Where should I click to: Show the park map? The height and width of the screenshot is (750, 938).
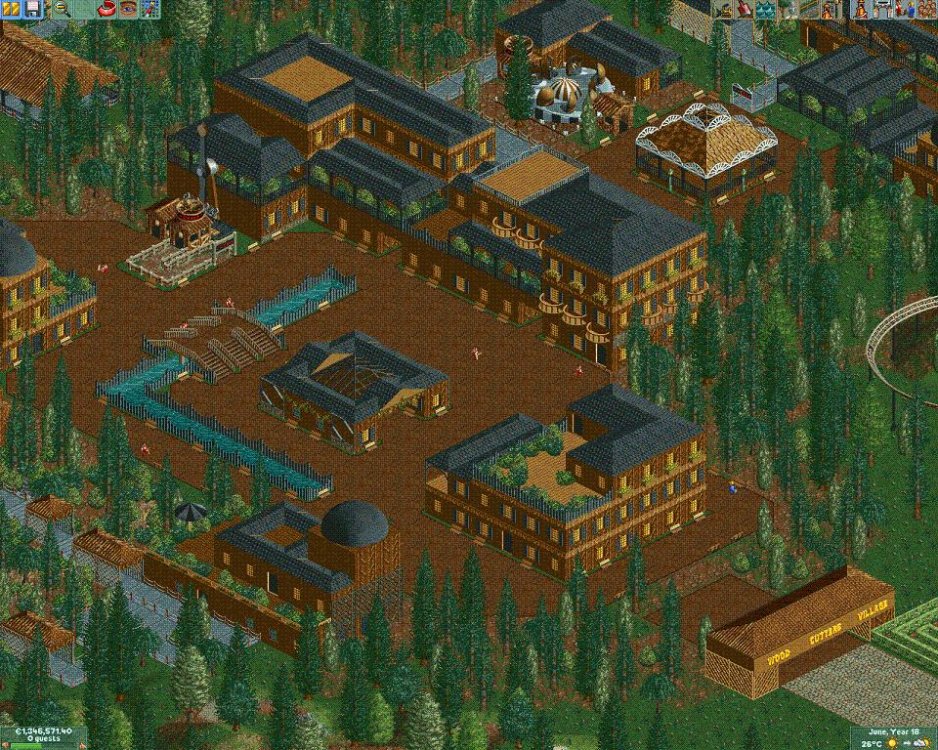(x=150, y=9)
